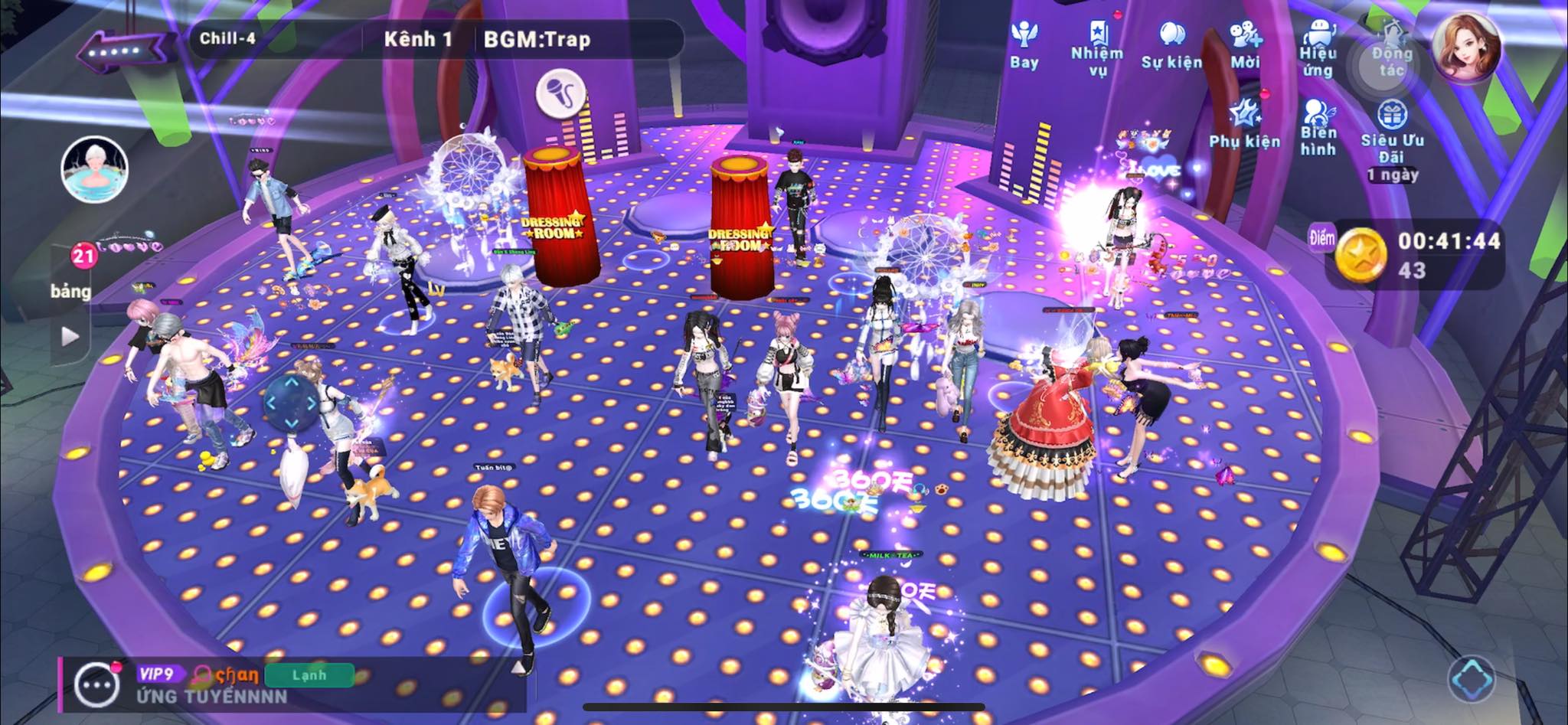Go back with the purple arrow button
Viewport: 1568px width, 725px height.
[122, 51]
